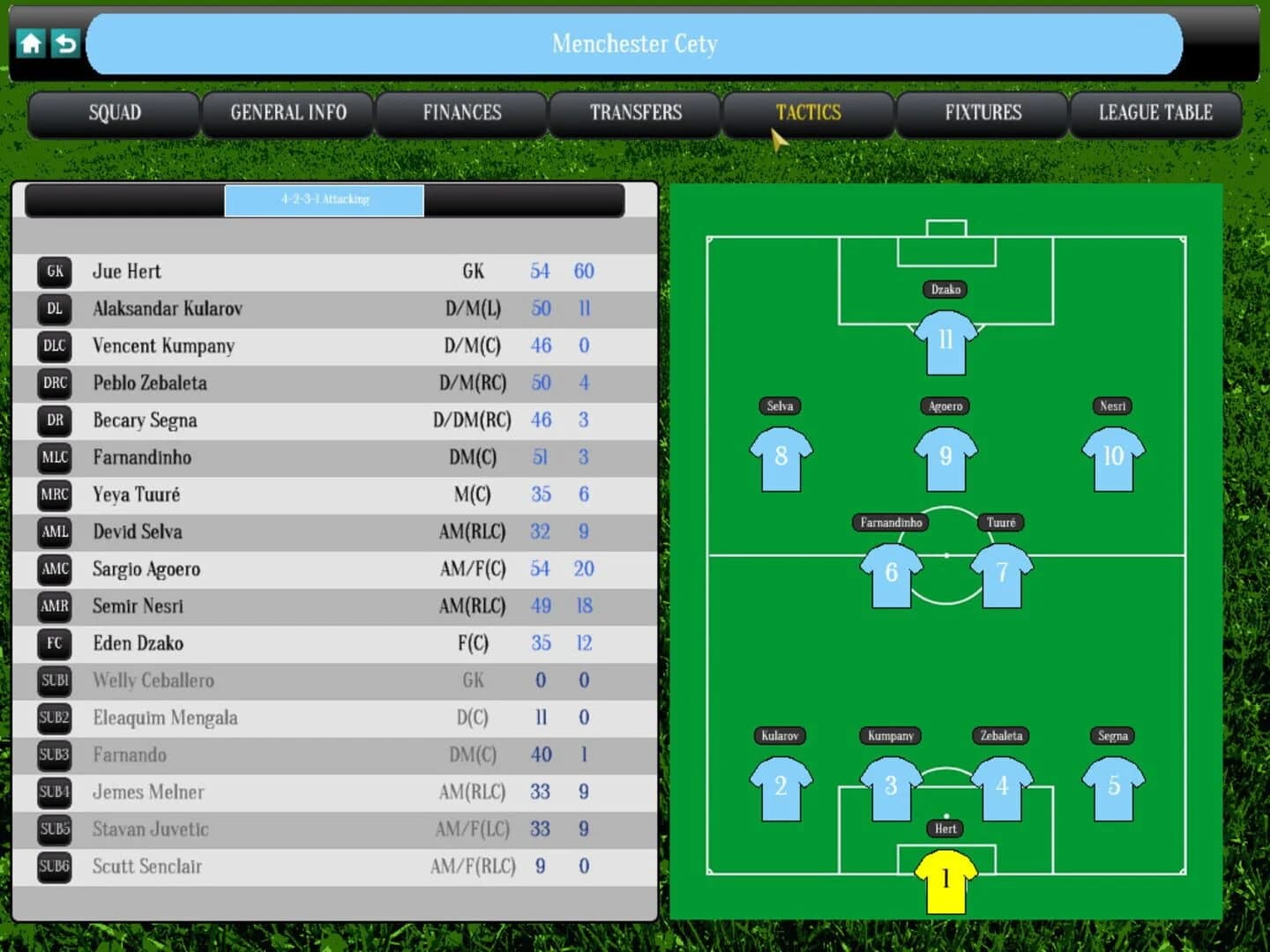Click the SUB1 badge for Welly Ceballero
The width and height of the screenshot is (1270, 952).
point(53,681)
